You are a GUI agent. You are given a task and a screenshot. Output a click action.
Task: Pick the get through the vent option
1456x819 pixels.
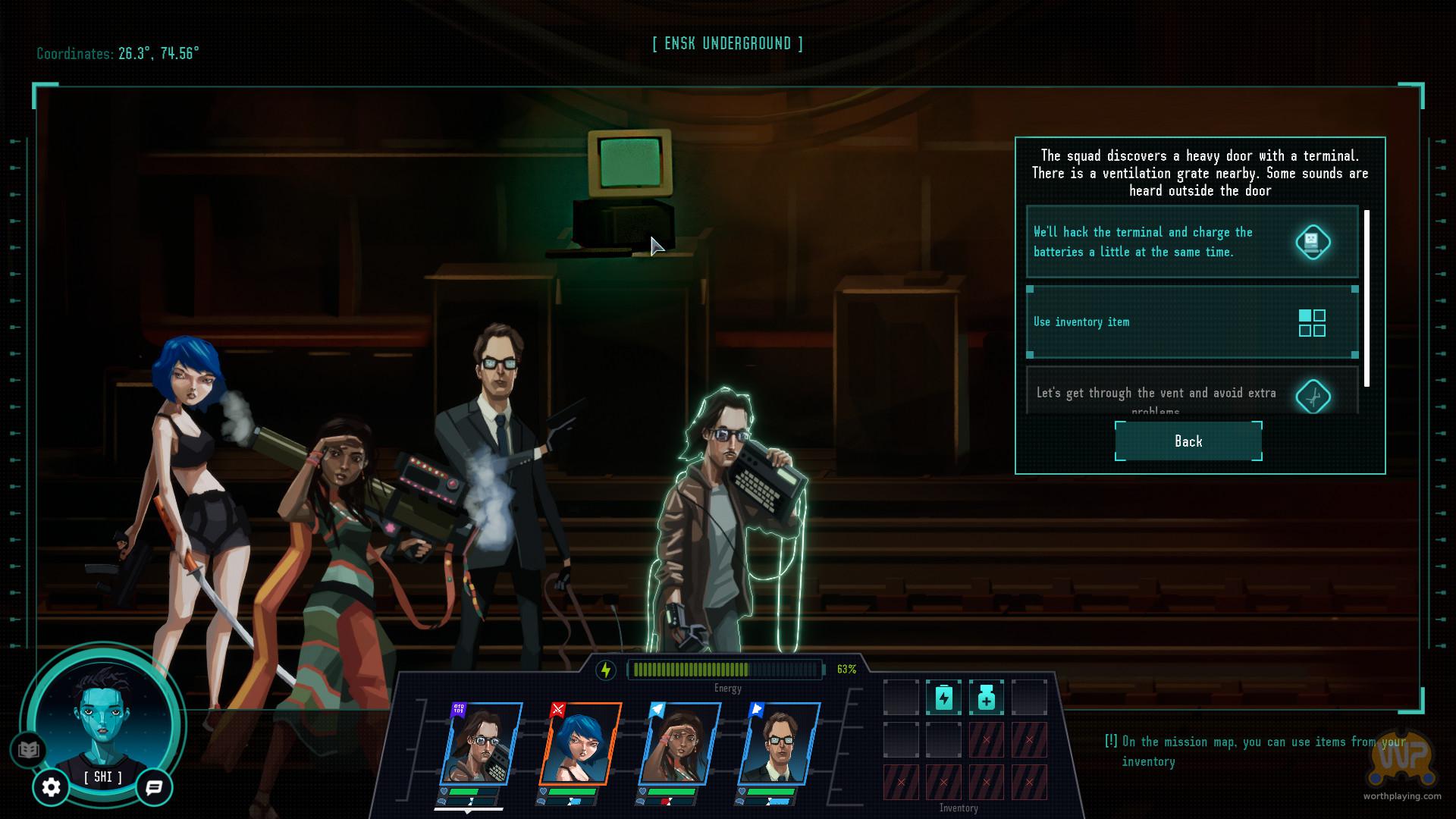[x=1191, y=394]
